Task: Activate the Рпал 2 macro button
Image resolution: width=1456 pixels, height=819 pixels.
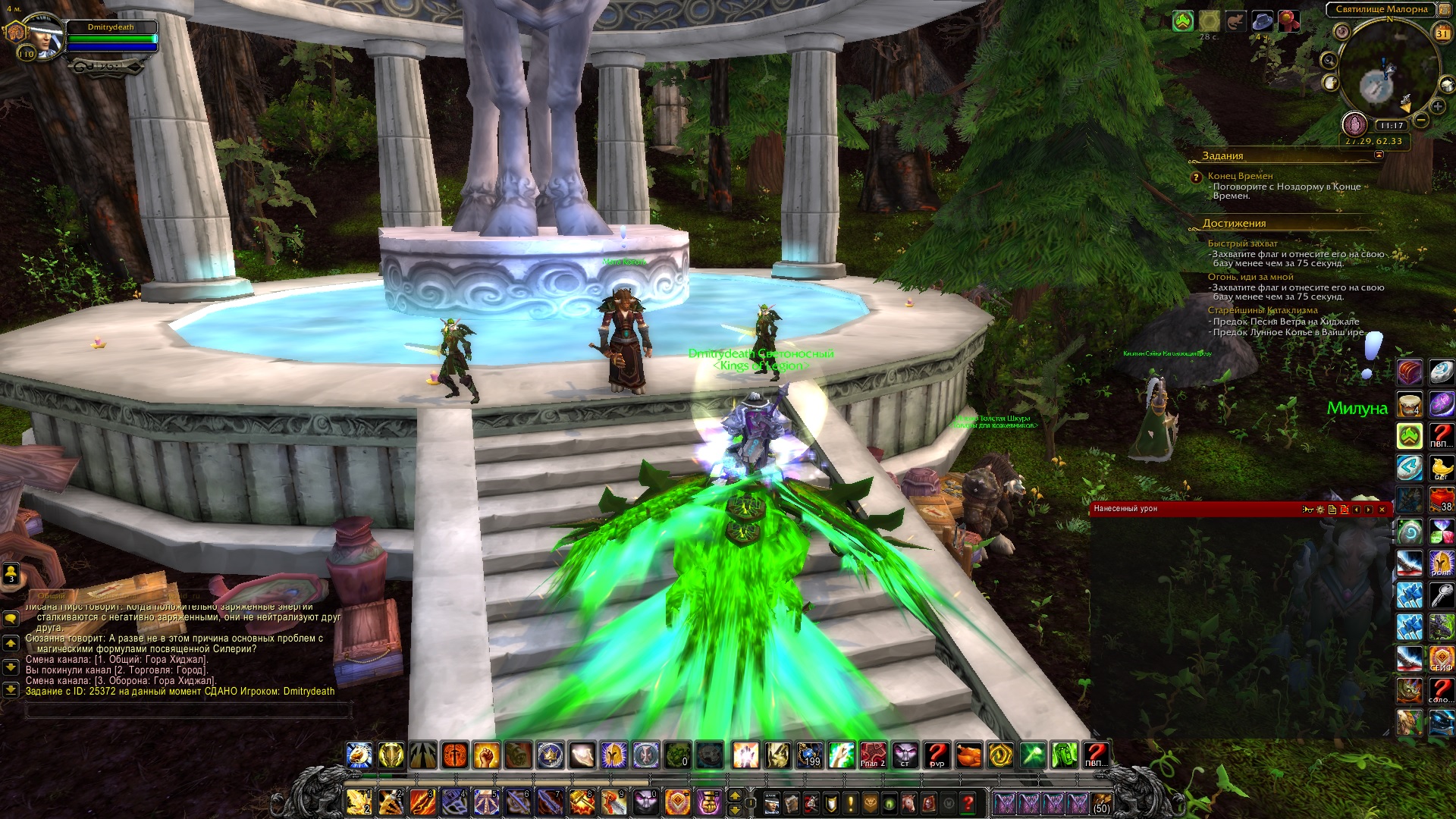Action: (x=873, y=755)
